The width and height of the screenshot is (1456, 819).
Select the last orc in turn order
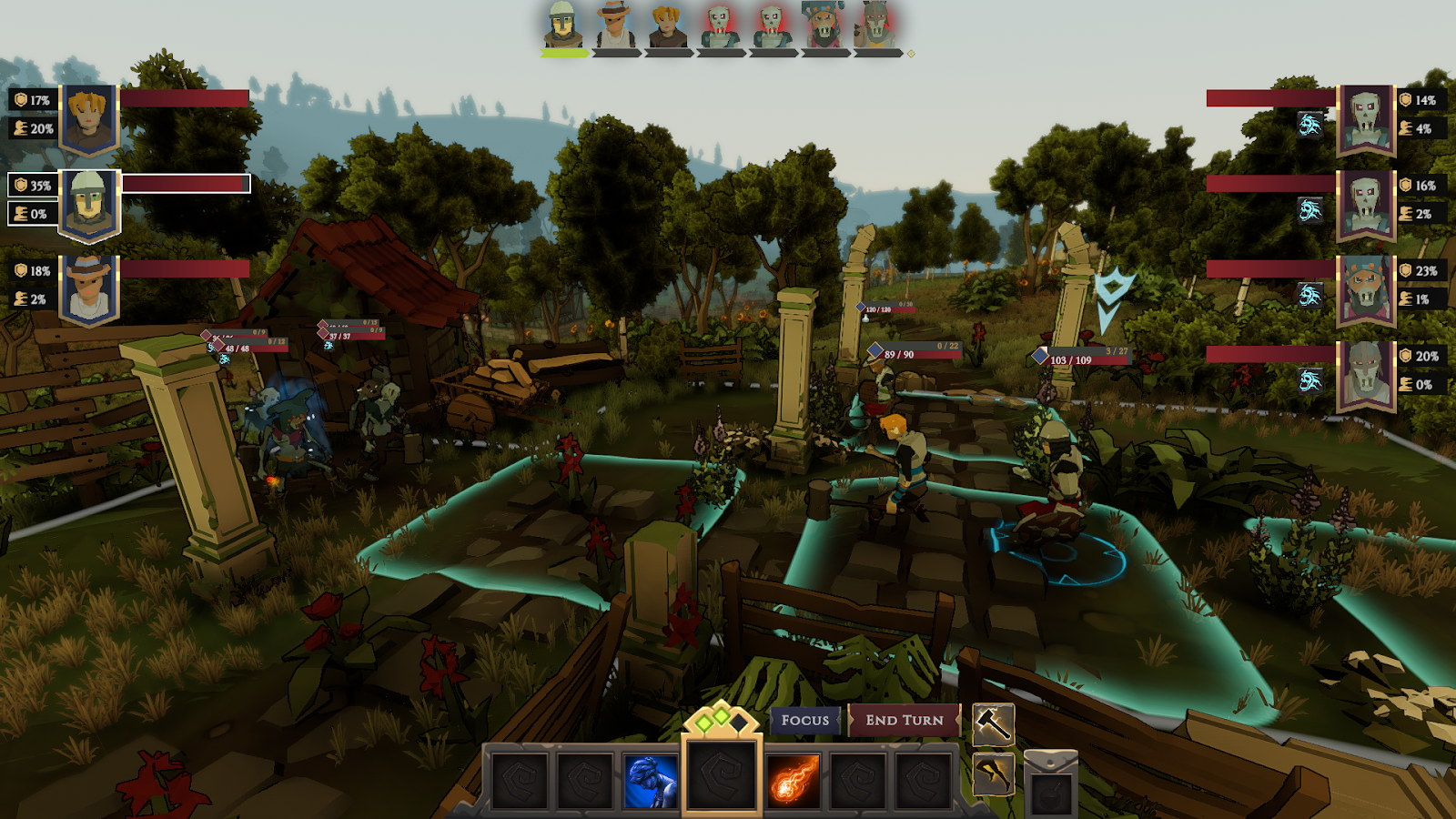[x=875, y=25]
